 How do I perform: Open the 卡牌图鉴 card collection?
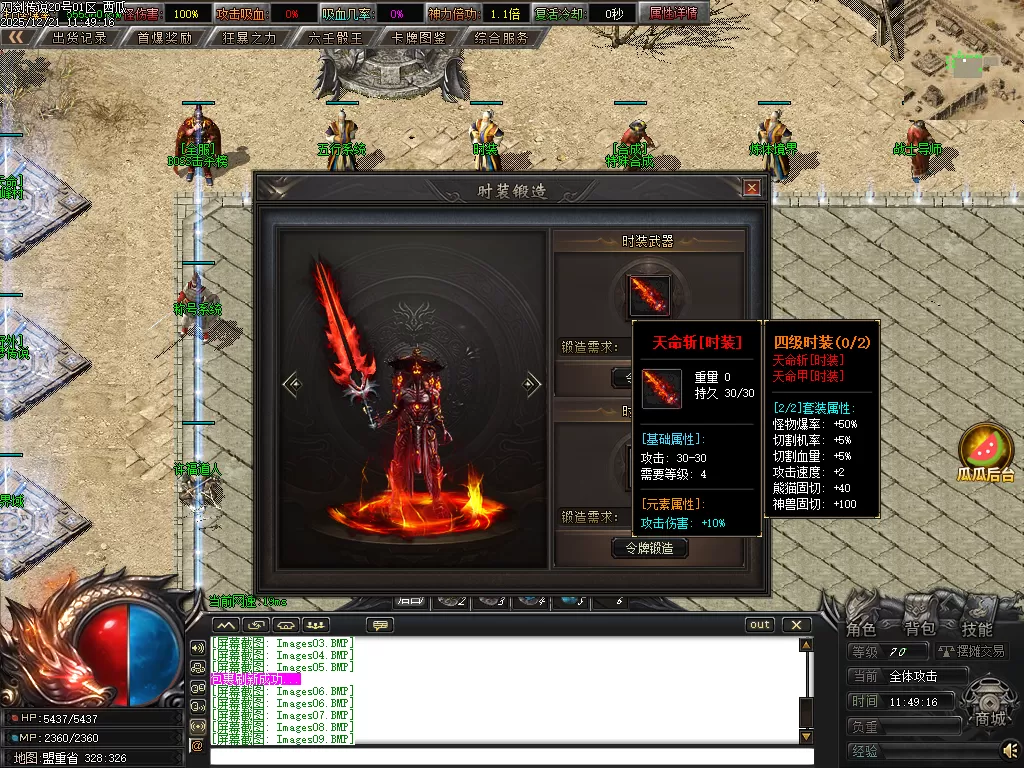419,38
